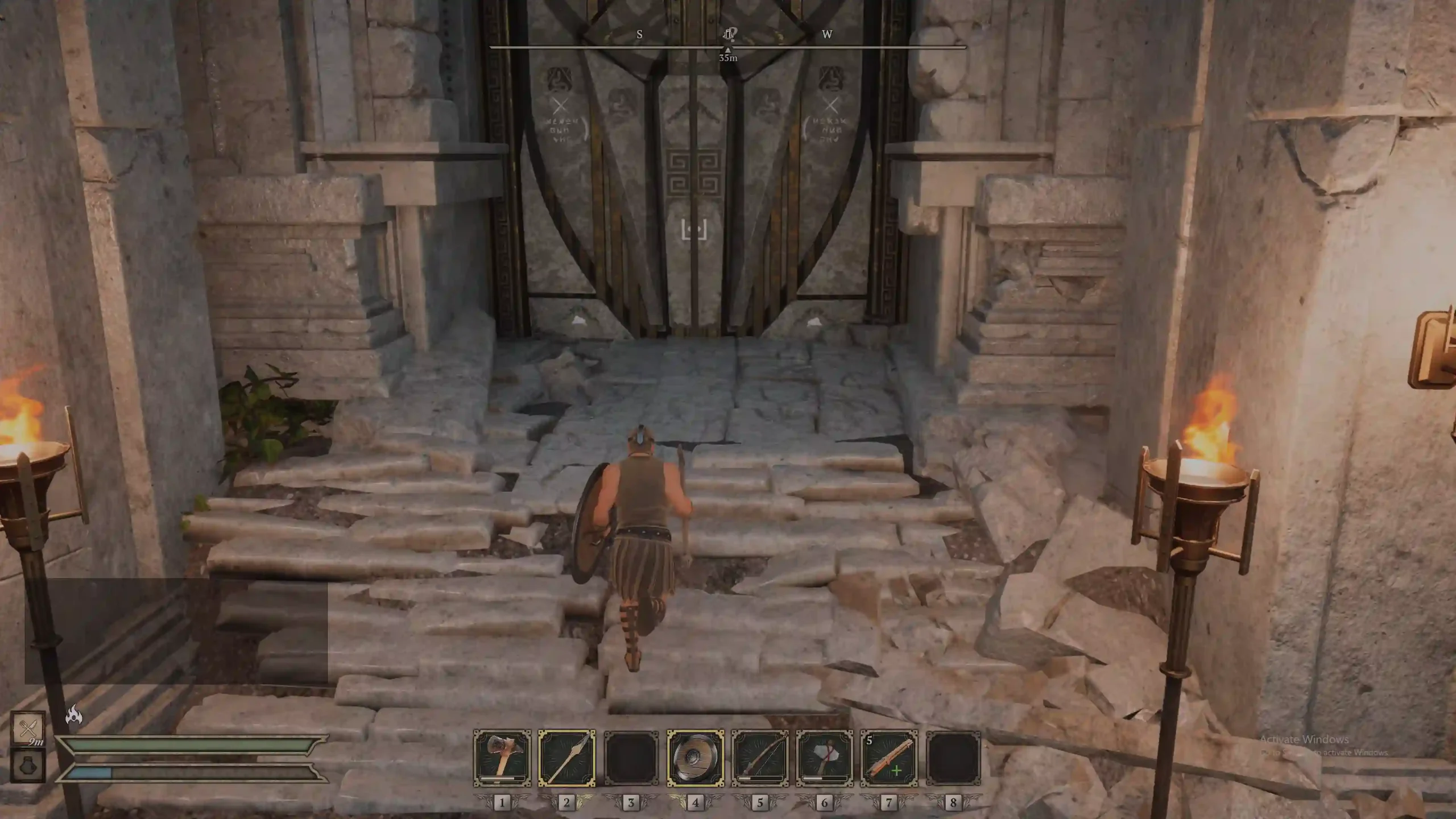Click the potion flask slot icon
The width and height of the screenshot is (1456, 819).
point(28,765)
